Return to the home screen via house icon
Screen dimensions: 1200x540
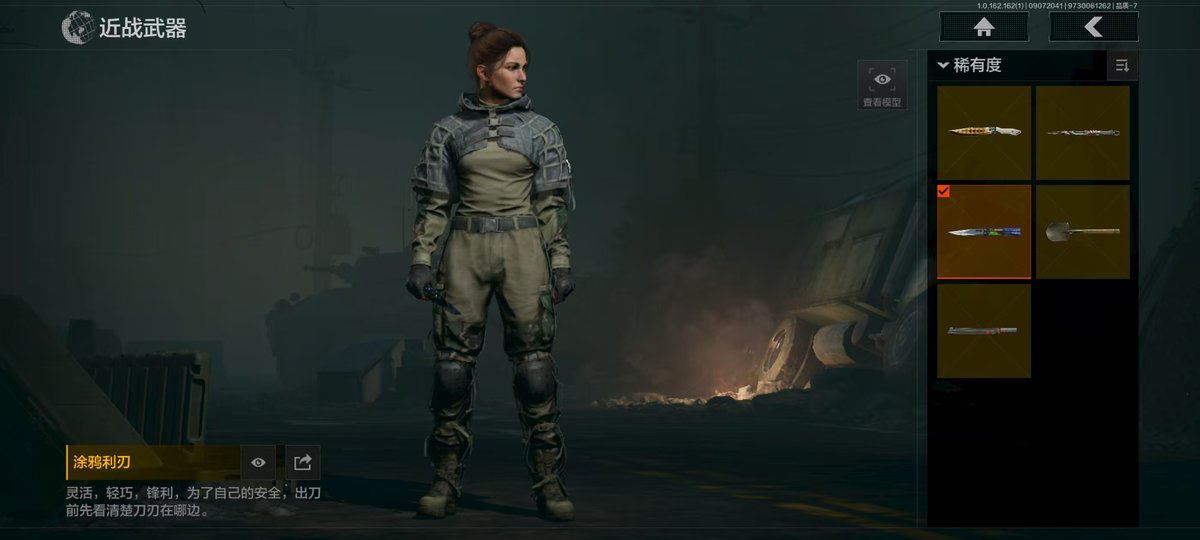(x=984, y=27)
